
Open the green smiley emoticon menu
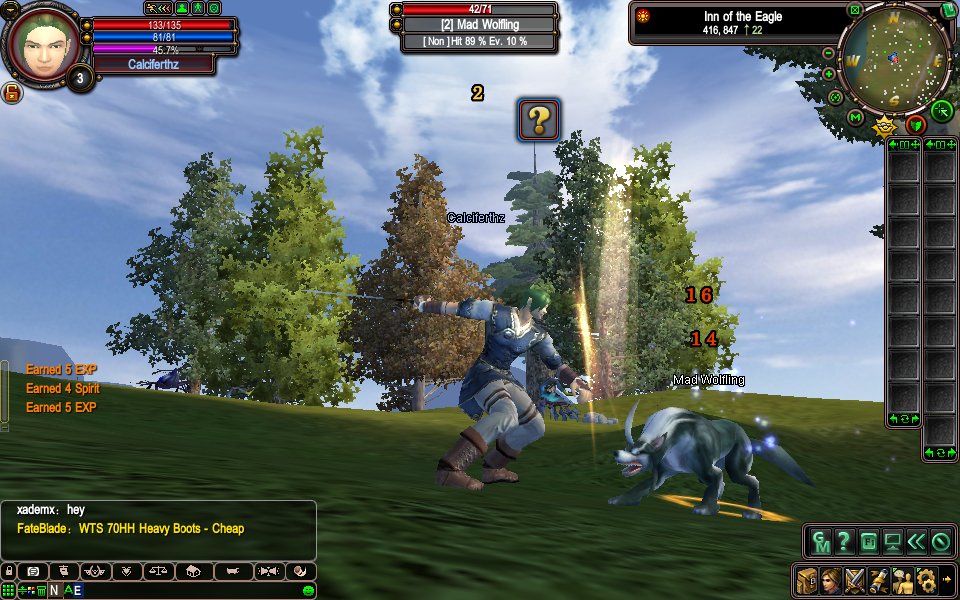[x=309, y=590]
